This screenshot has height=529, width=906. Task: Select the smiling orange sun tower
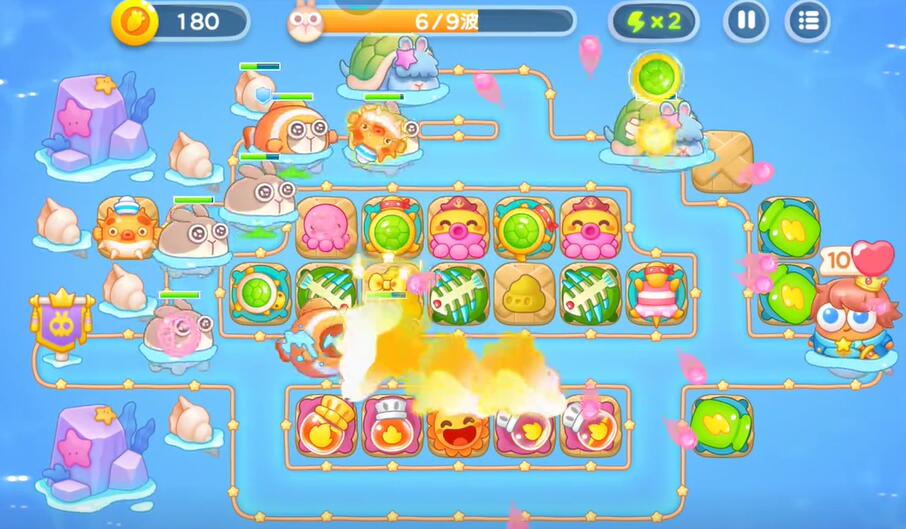click(x=458, y=427)
